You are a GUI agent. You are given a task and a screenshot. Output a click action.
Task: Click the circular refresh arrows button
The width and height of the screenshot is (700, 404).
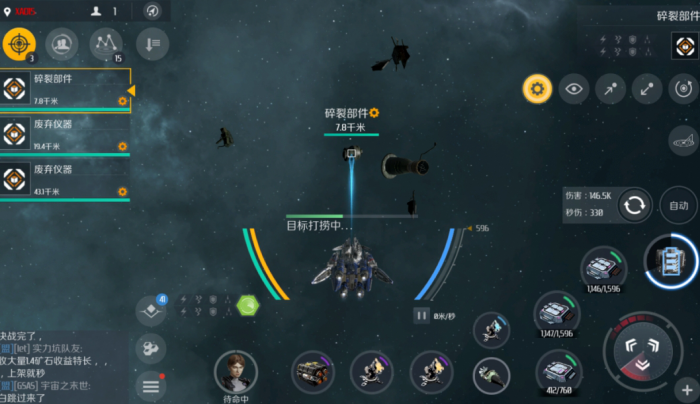634,206
